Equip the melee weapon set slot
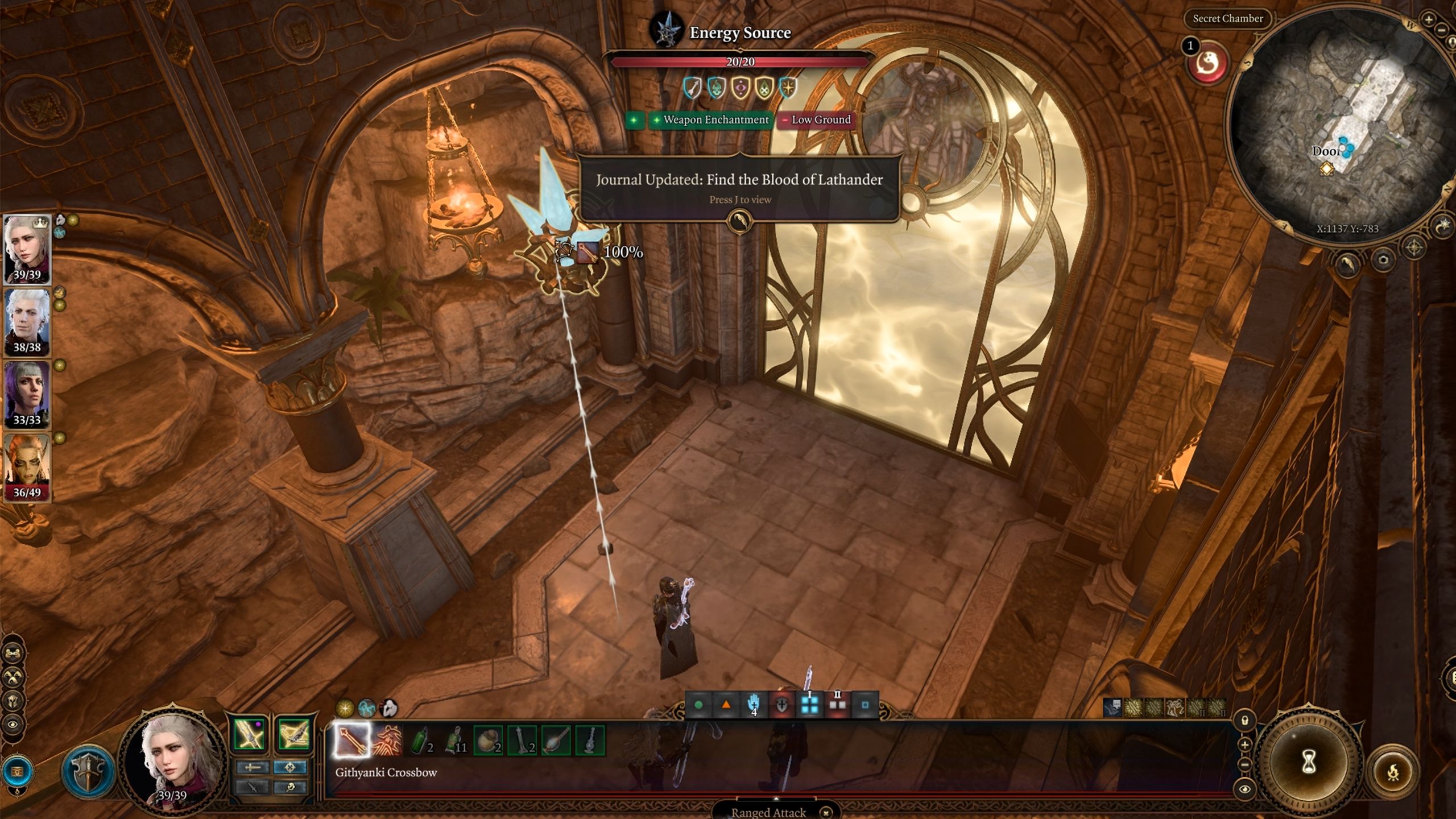Viewport: 1456px width, 819px height. click(x=249, y=734)
